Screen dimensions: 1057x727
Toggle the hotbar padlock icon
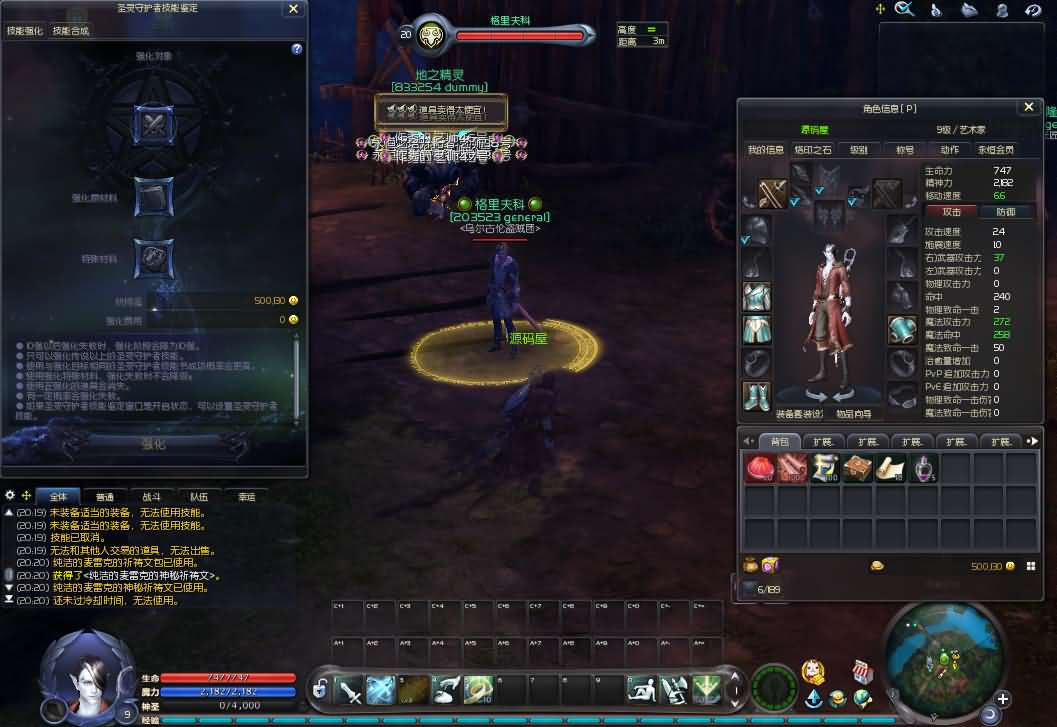pyautogui.click(x=320, y=689)
